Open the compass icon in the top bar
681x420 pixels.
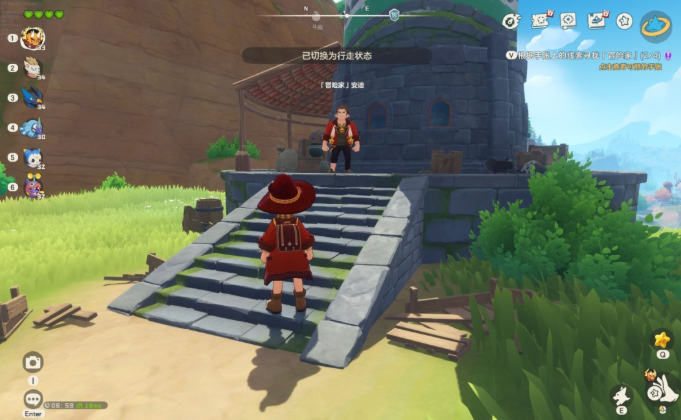pyautogui.click(x=511, y=20)
